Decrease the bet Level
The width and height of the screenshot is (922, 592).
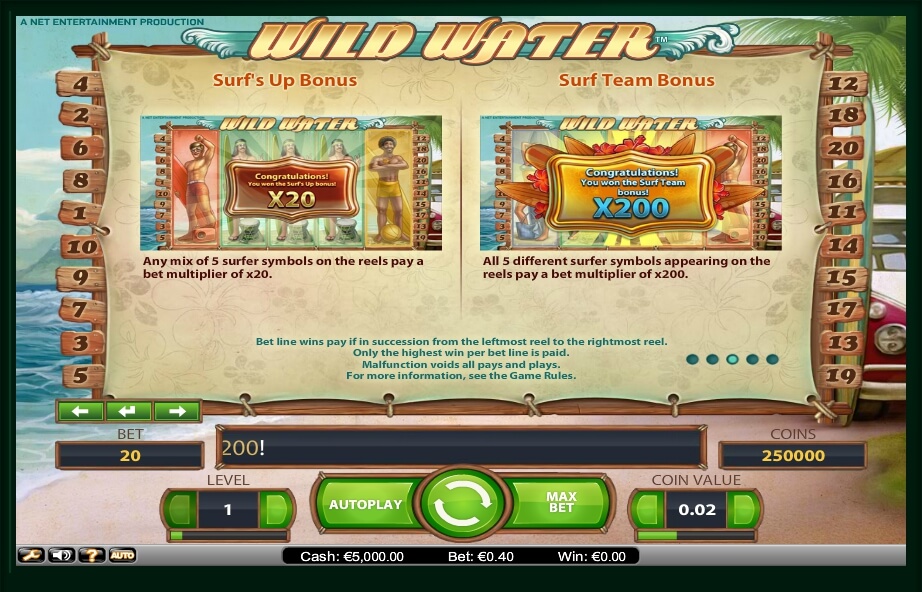tap(179, 509)
